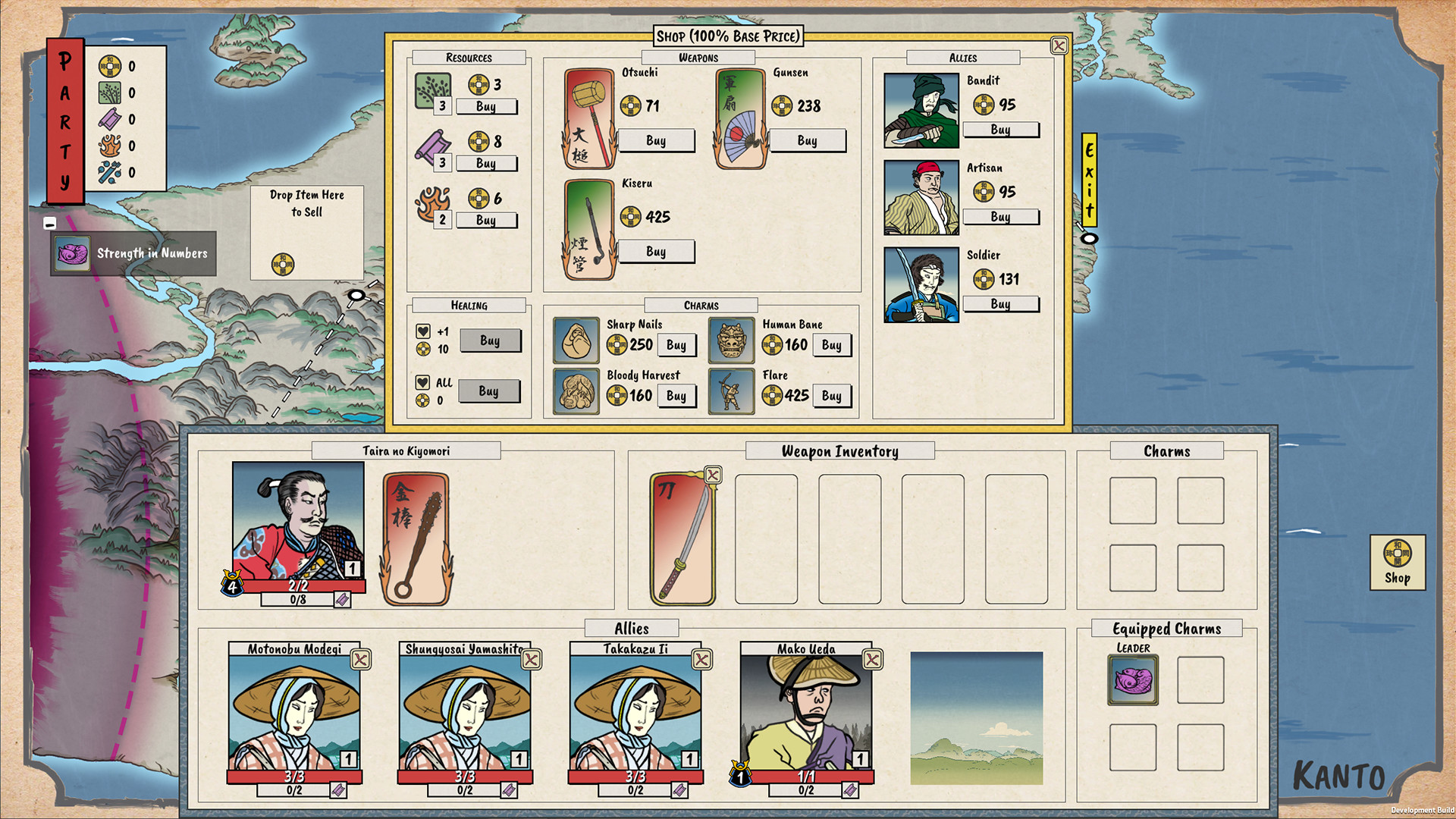Click the Sharp Nails charm icon
1456x819 pixels.
point(576,339)
